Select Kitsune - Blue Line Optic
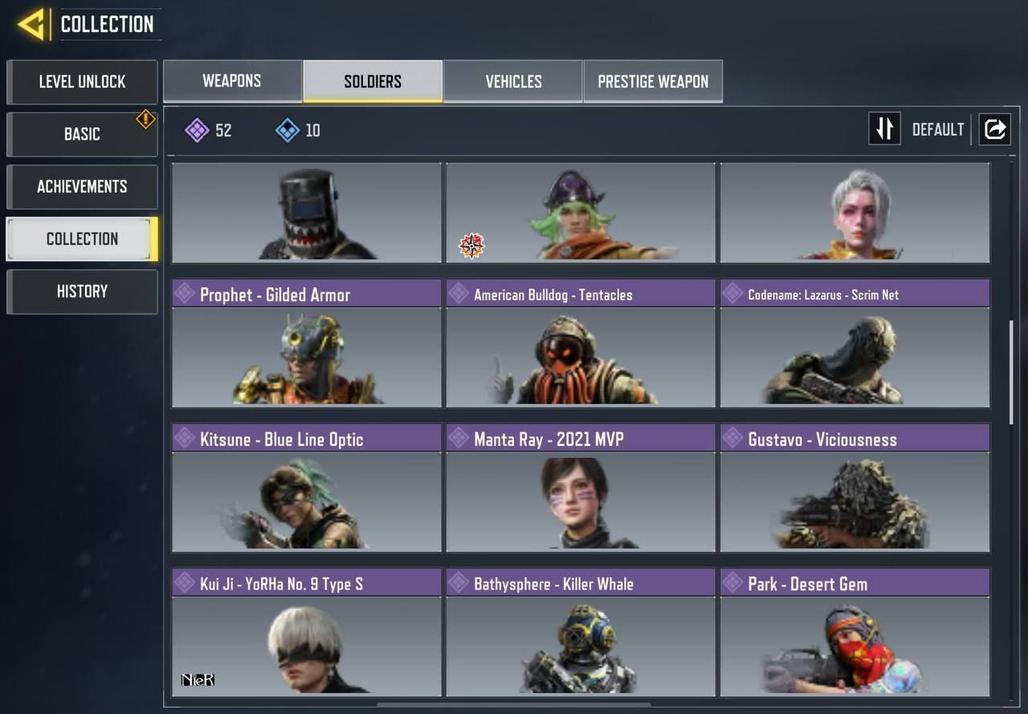 pos(306,488)
